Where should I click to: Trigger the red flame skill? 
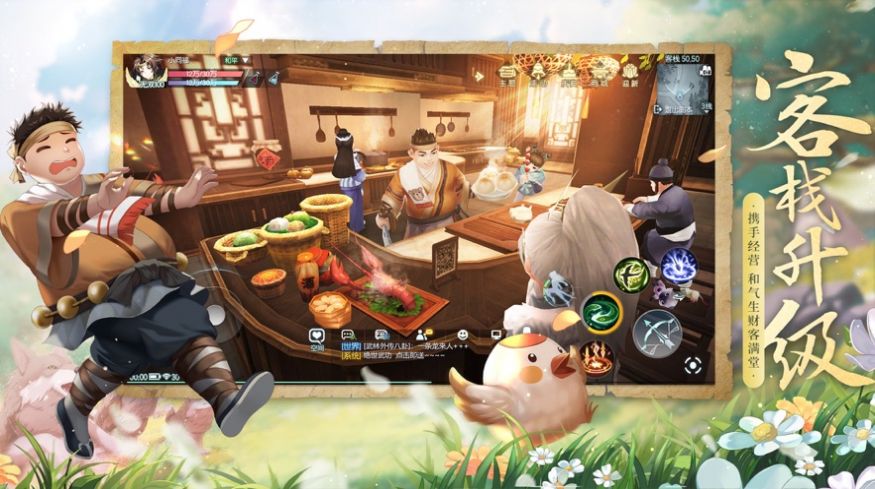[595, 359]
